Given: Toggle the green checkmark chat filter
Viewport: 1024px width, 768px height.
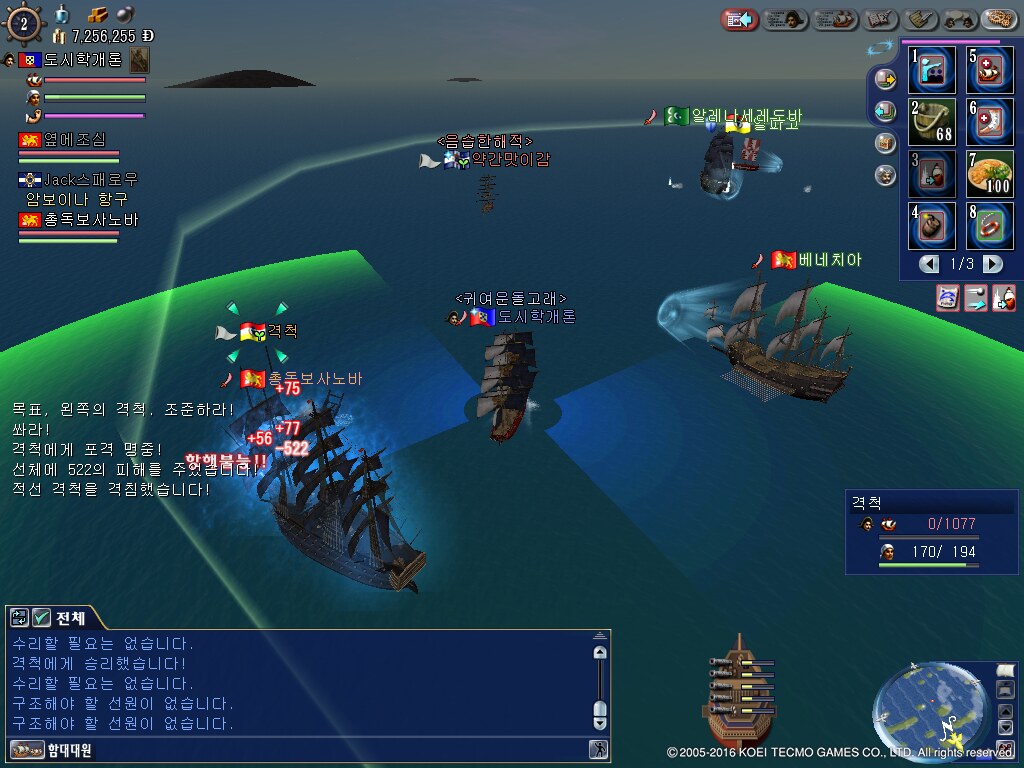Looking at the screenshot, I should point(42,617).
